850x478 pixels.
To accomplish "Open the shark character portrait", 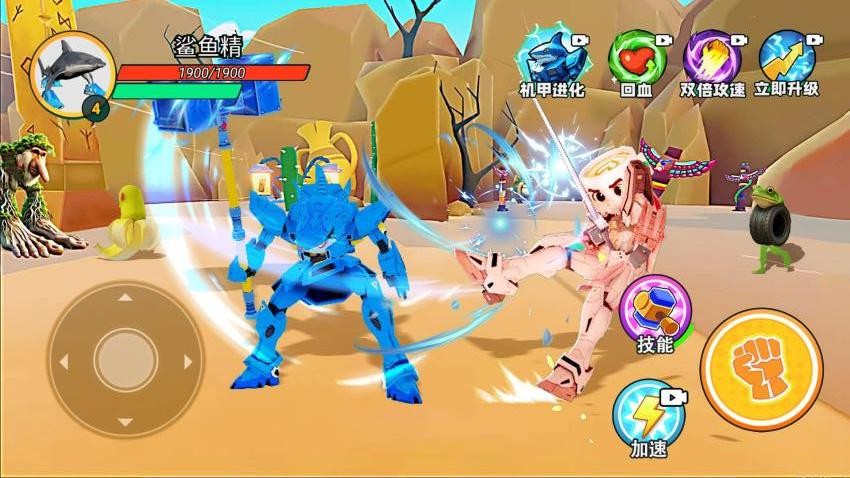I will 73,72.
